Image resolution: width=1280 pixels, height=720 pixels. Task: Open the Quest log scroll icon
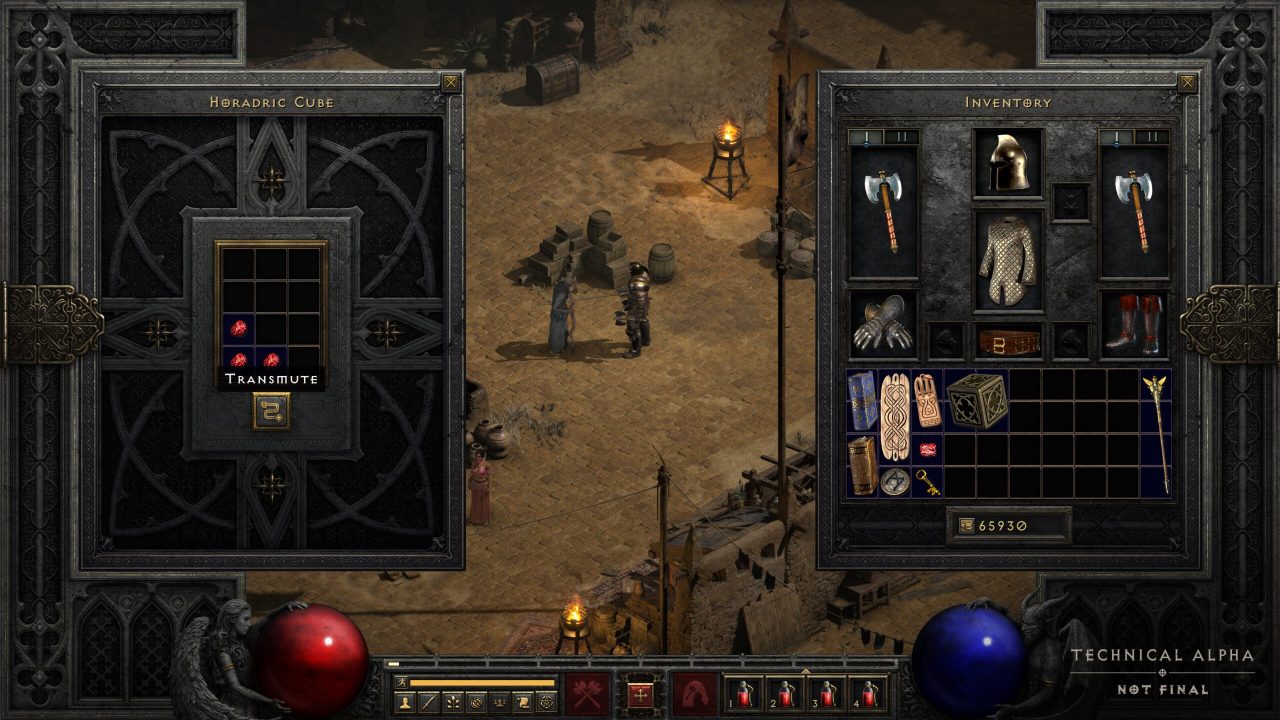tap(523, 701)
